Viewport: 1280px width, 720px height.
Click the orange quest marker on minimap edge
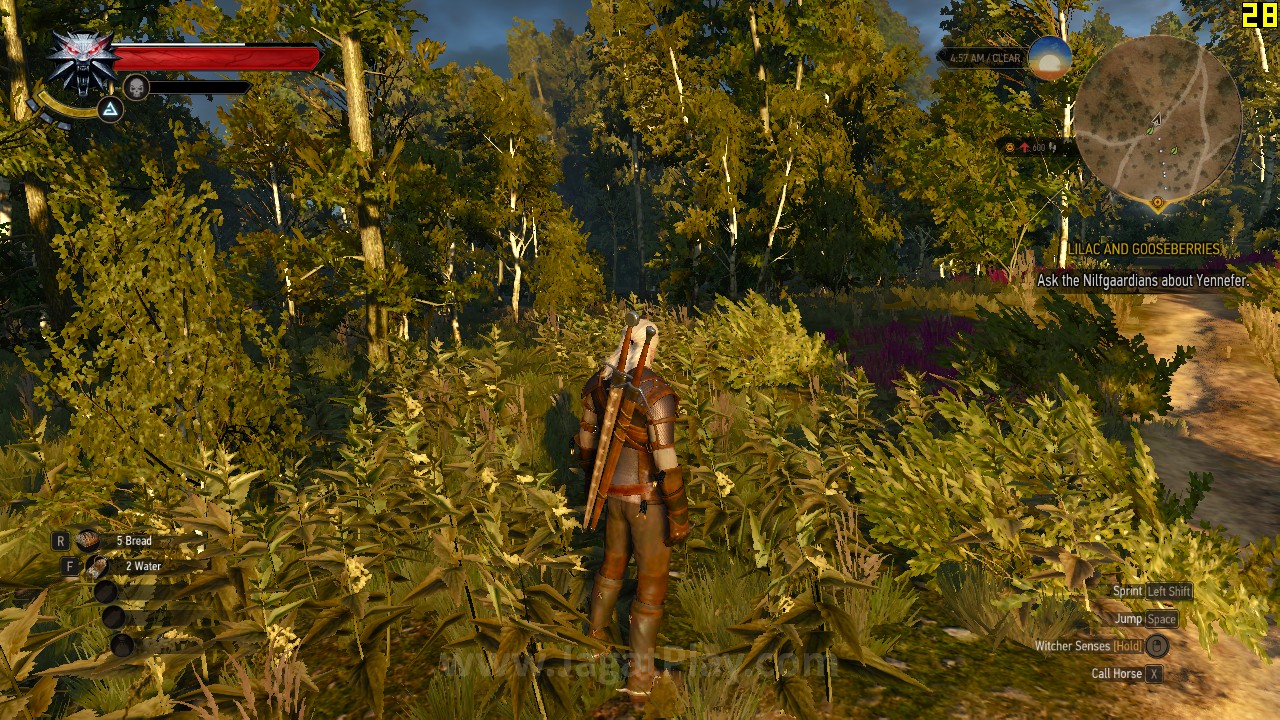click(1158, 203)
